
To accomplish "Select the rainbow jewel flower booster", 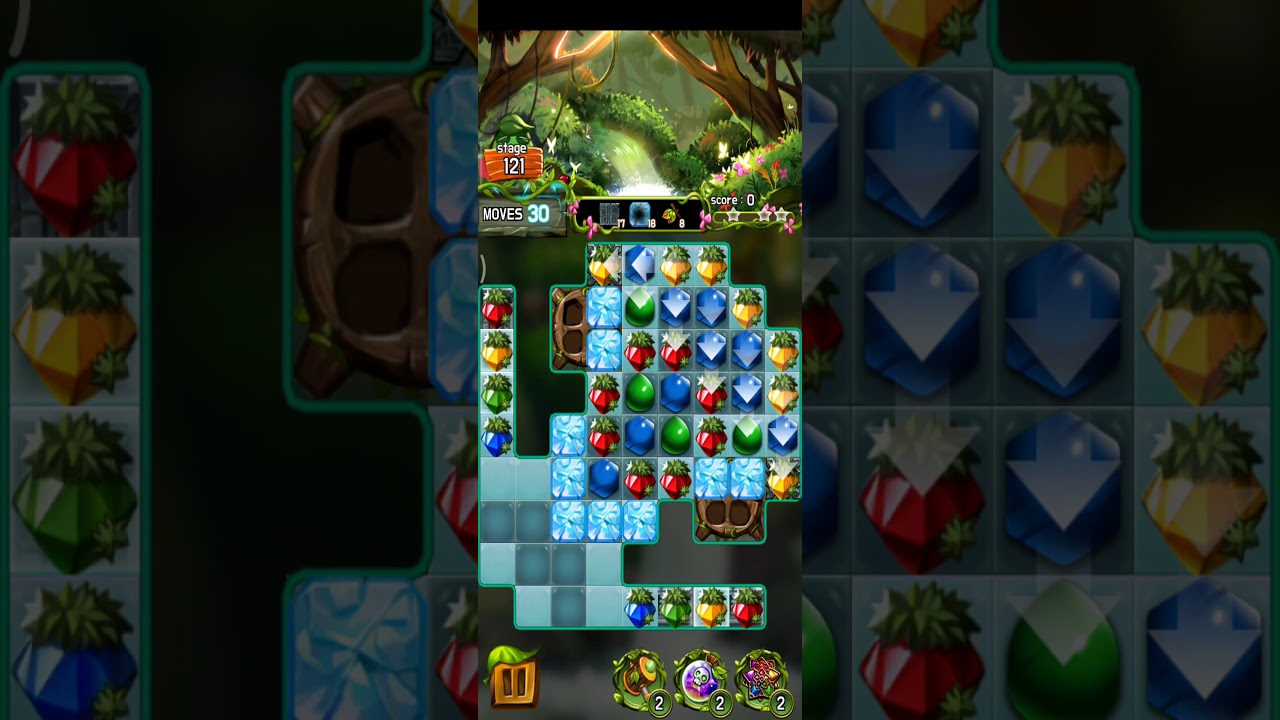I will tap(762, 680).
